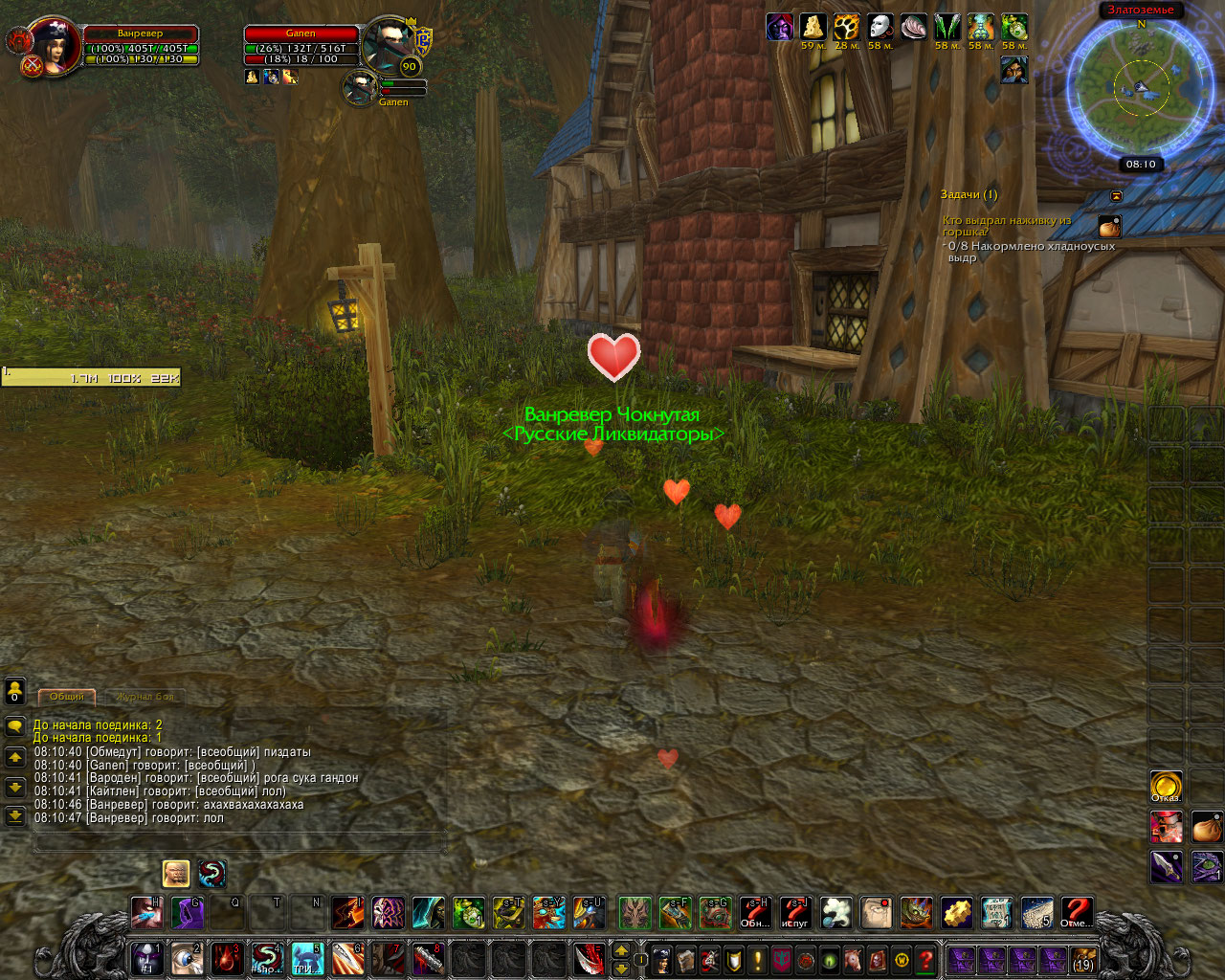The image size is (1225, 980).
Task: Use the quest item bag icon
Action: tap(1109, 227)
